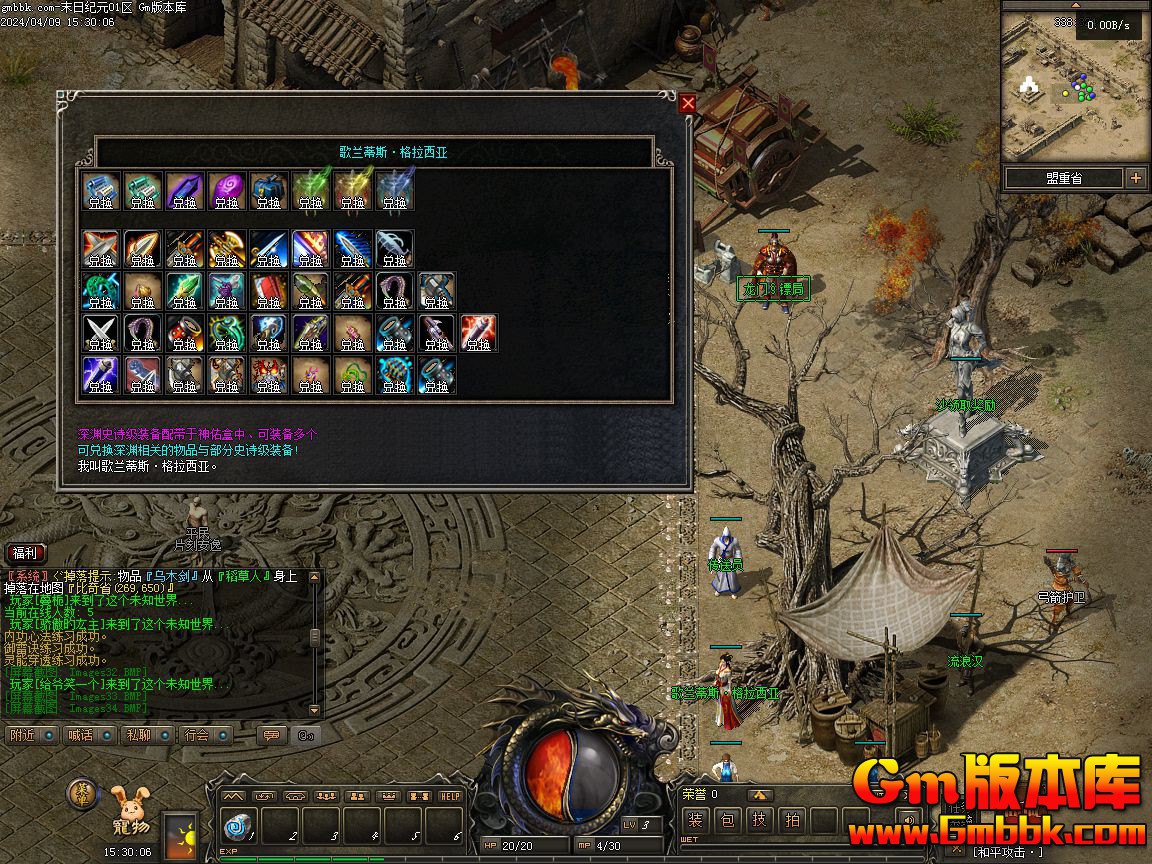Use the blue spiral scroll in hotbar slot 1

coord(237,826)
